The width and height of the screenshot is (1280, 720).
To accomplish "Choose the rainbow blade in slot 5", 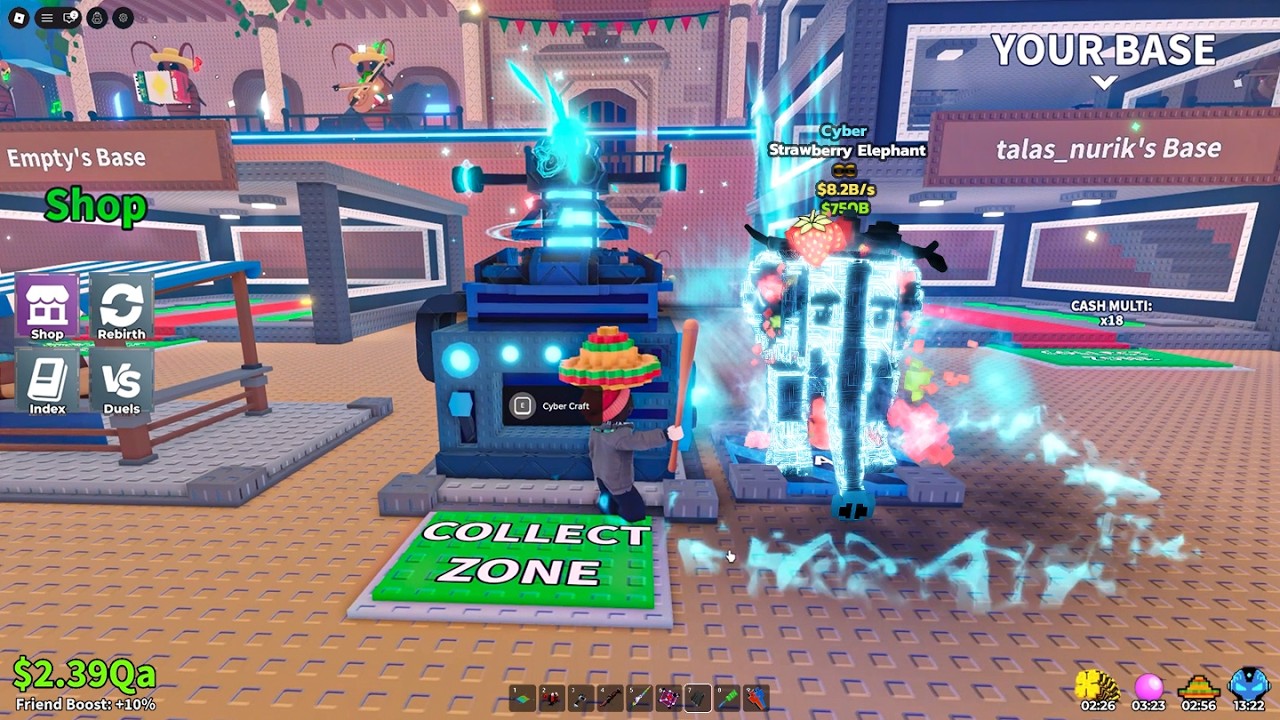I will point(639,697).
